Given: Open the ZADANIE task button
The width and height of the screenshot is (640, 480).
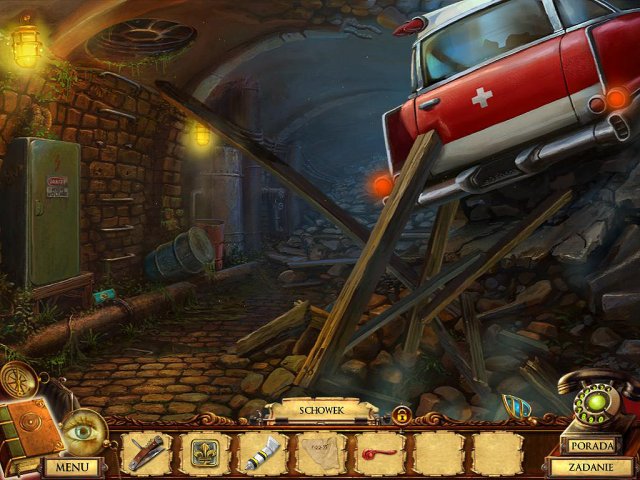Looking at the screenshot, I should click(x=591, y=466).
